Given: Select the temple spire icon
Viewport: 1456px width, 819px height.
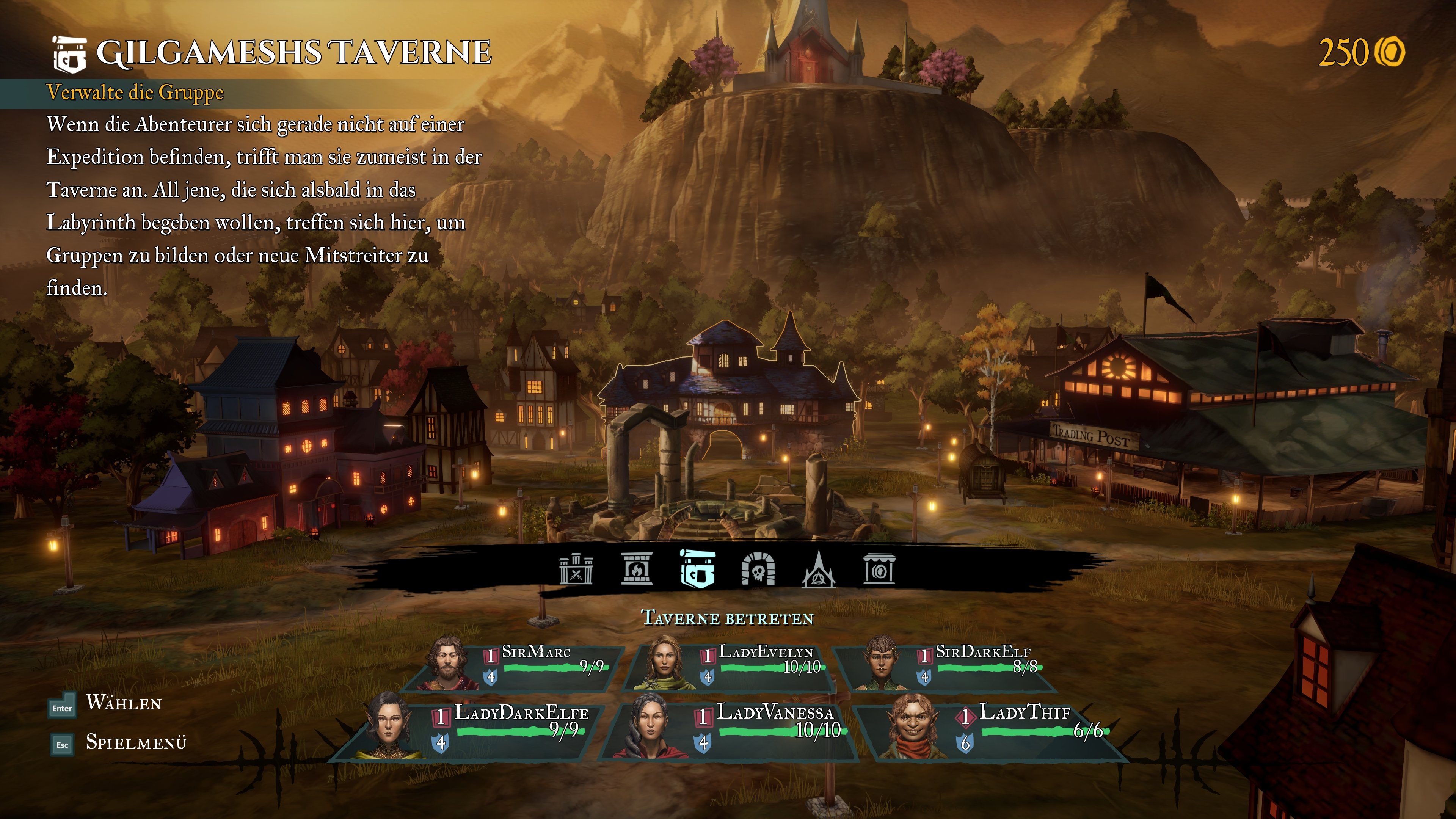Looking at the screenshot, I should coord(819,569).
